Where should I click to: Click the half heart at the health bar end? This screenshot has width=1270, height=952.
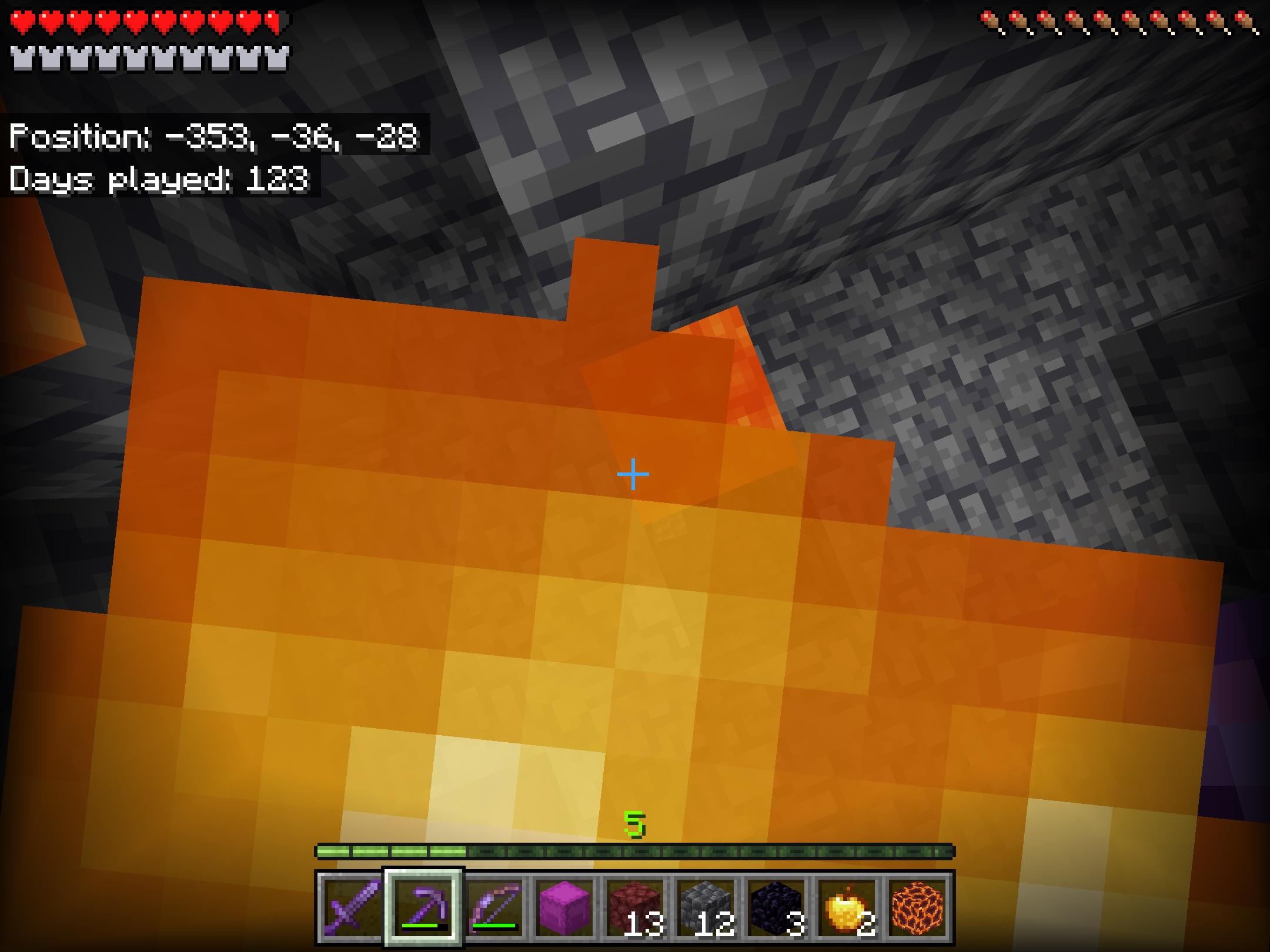(270, 19)
